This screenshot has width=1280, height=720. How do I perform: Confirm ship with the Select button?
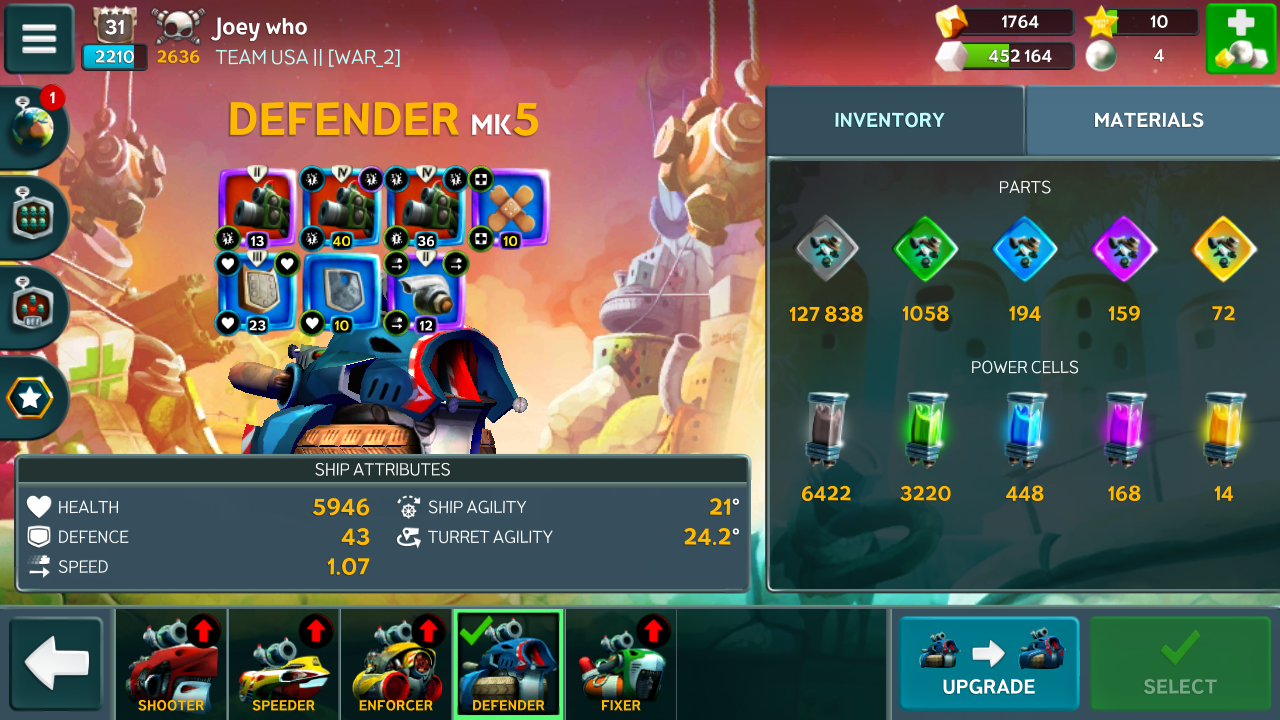click(x=1180, y=663)
